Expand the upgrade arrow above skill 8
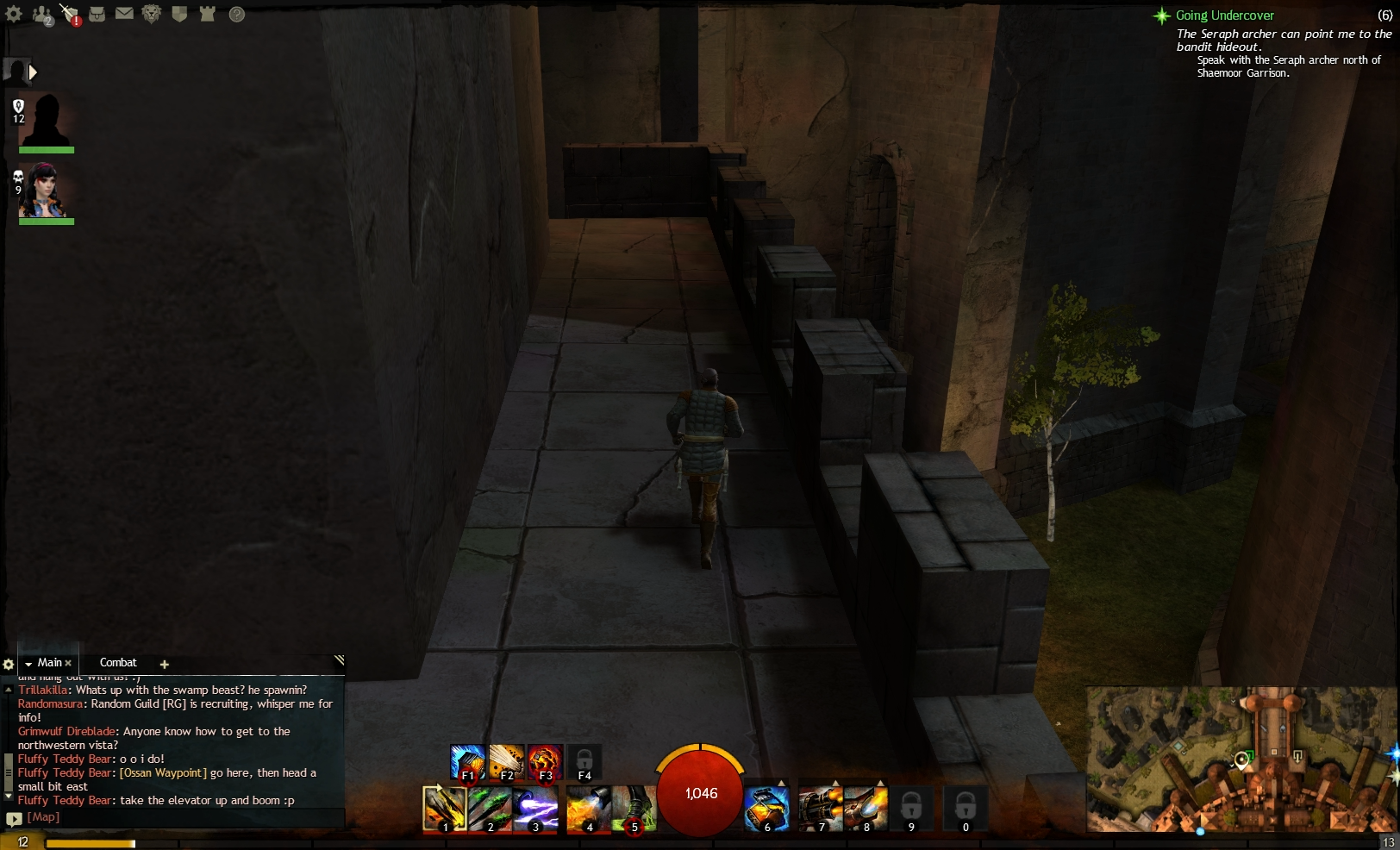 pyautogui.click(x=881, y=784)
